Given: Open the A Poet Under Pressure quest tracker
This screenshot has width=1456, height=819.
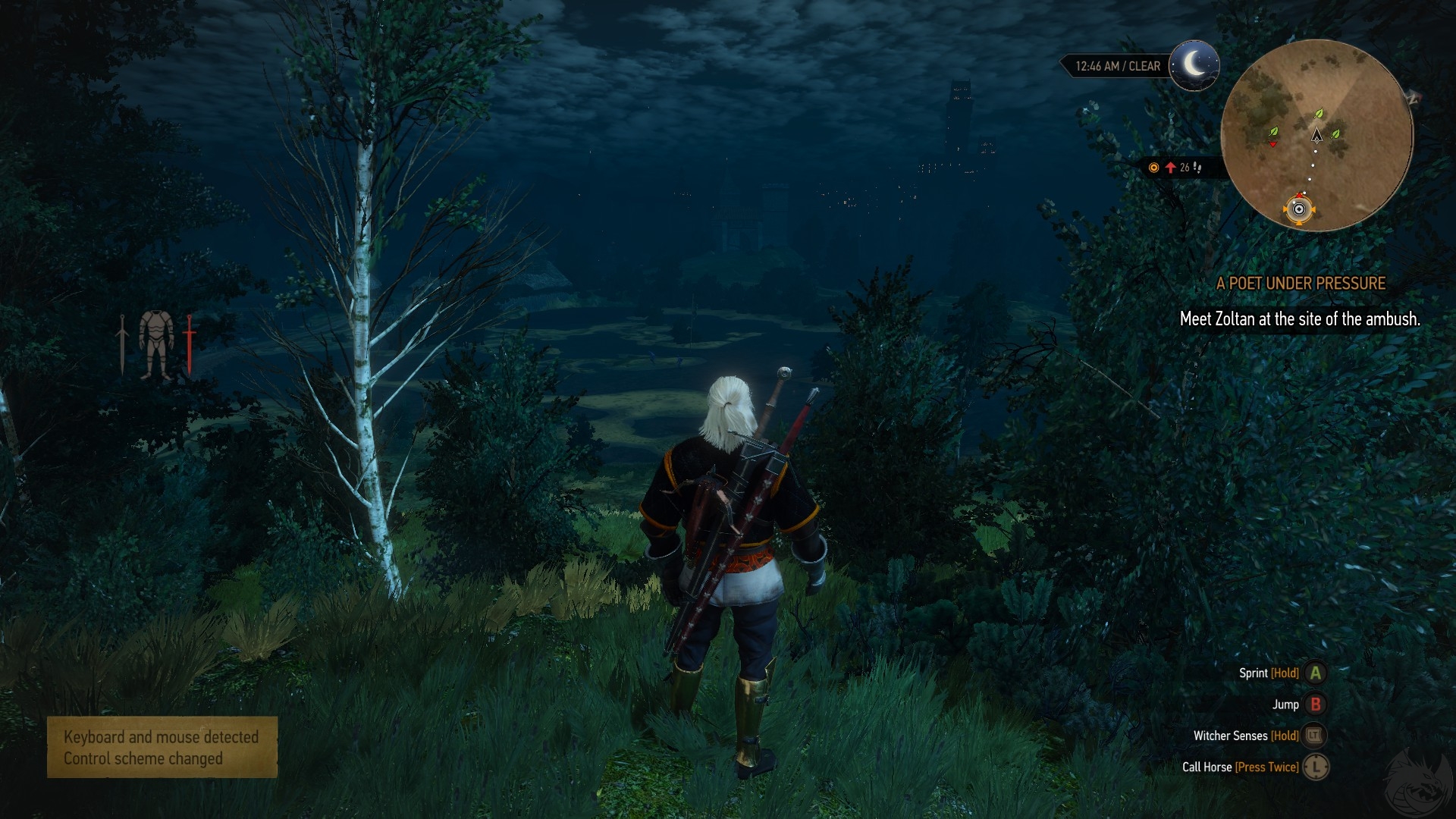Looking at the screenshot, I should (x=1301, y=284).
